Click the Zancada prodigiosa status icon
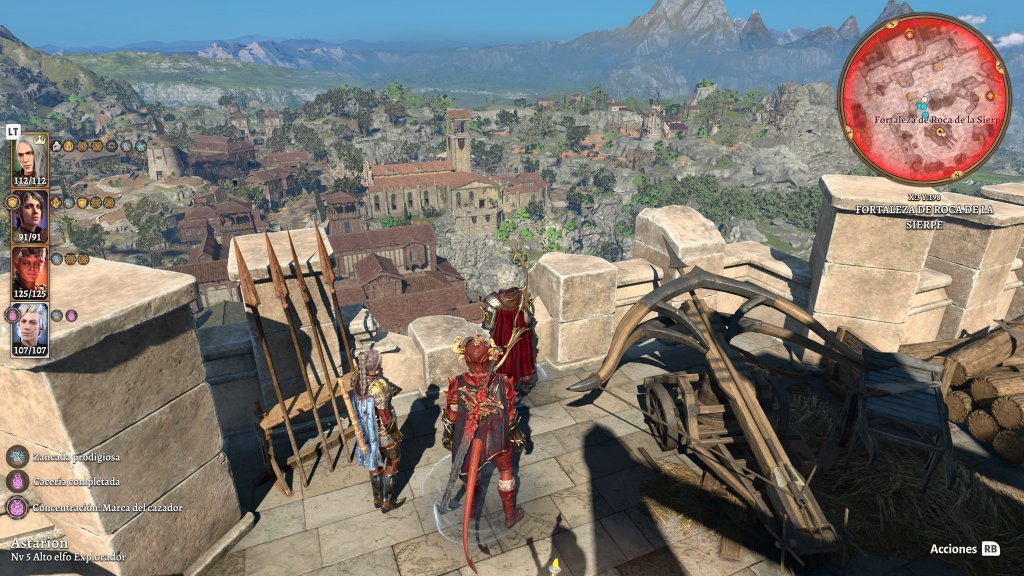Viewport: 1024px width, 576px height. point(18,456)
